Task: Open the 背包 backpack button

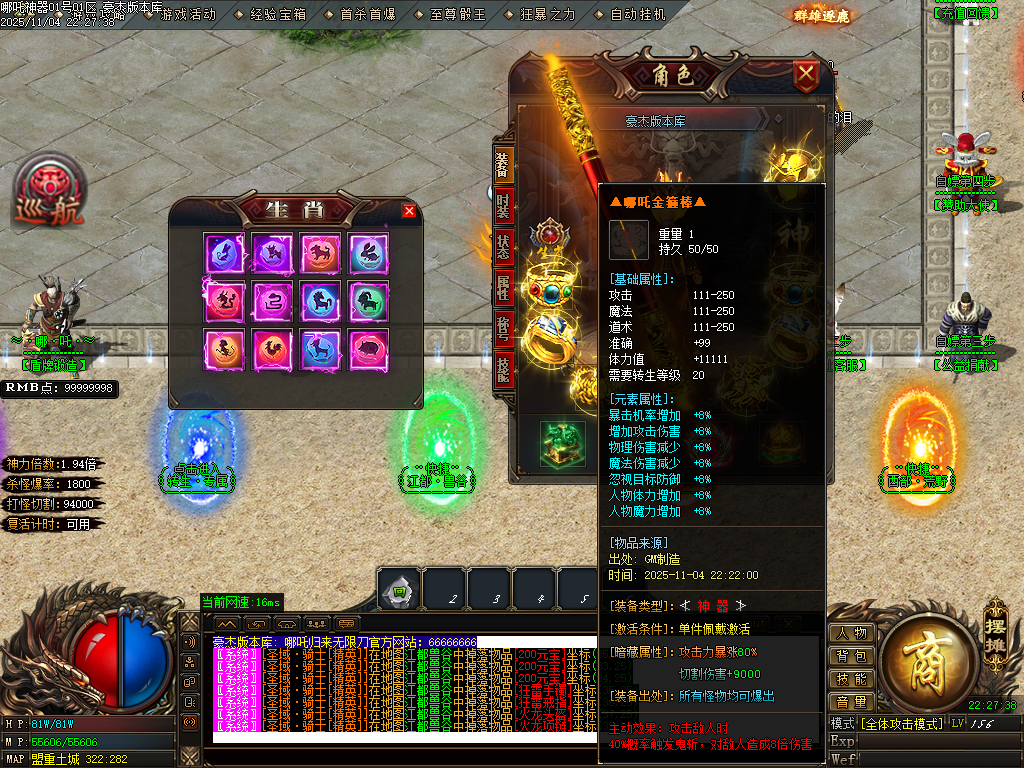Action: click(x=852, y=656)
